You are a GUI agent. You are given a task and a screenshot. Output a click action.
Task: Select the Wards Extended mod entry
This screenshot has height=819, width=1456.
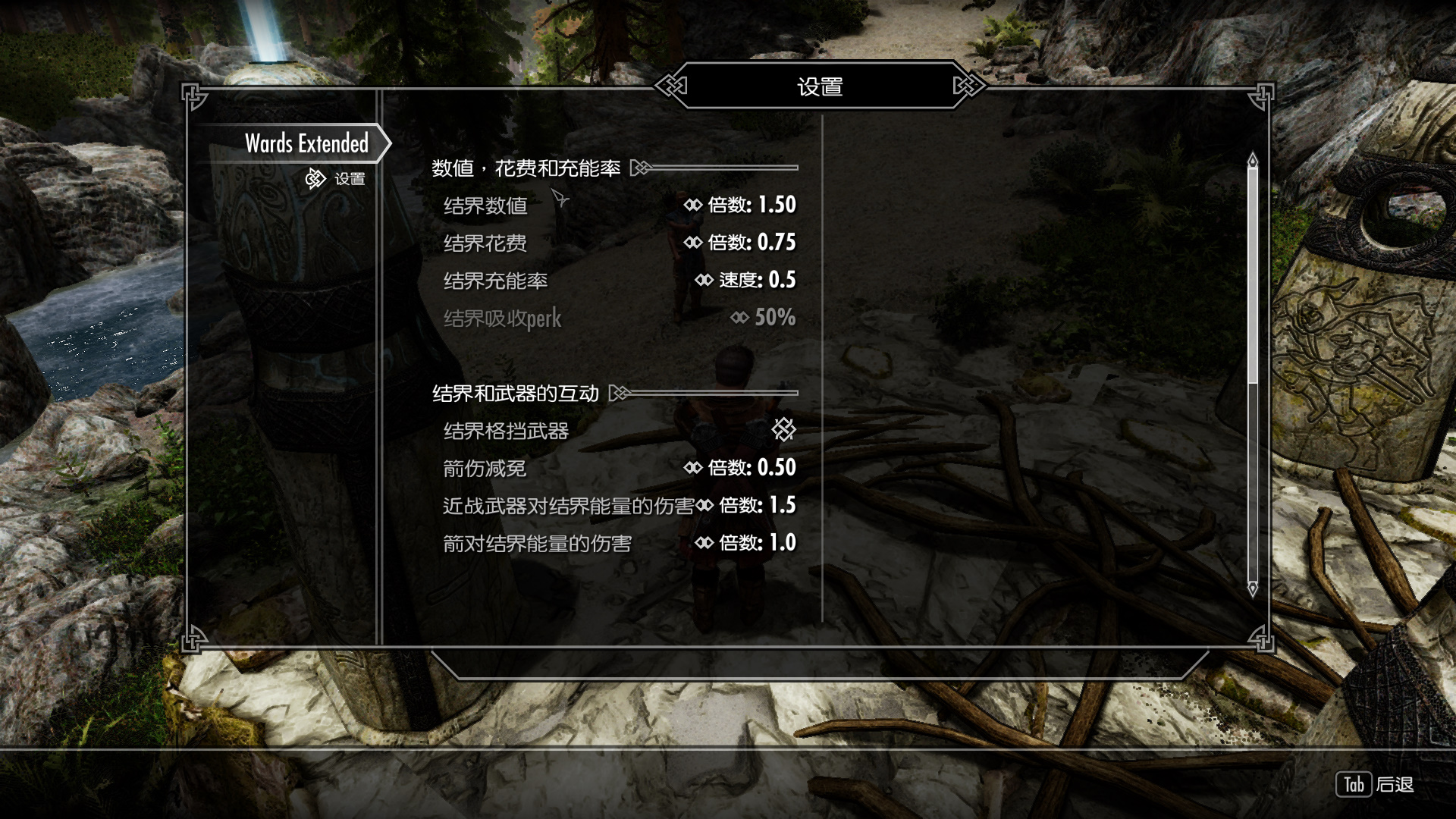[x=306, y=143]
